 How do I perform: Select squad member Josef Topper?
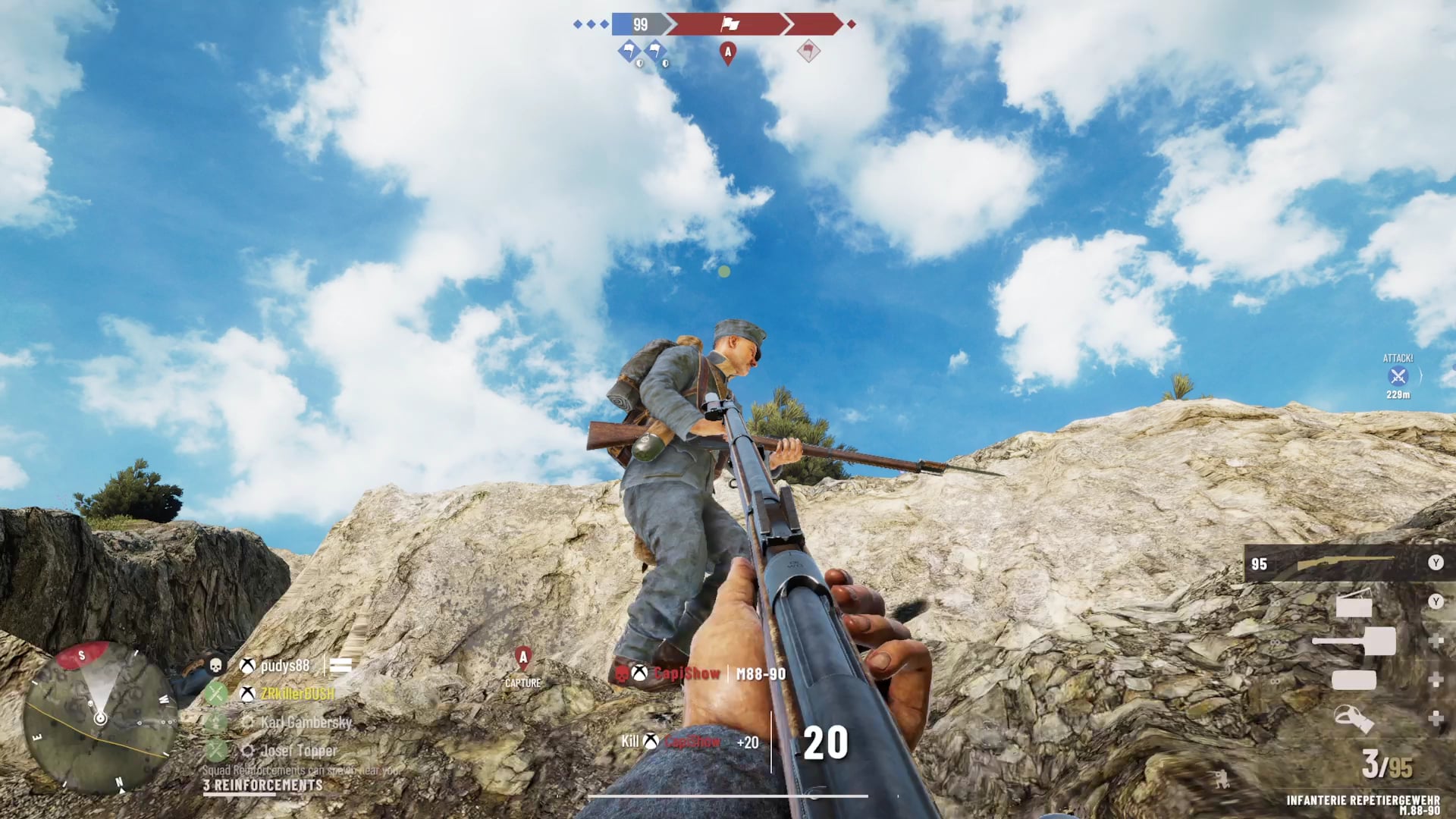point(298,751)
